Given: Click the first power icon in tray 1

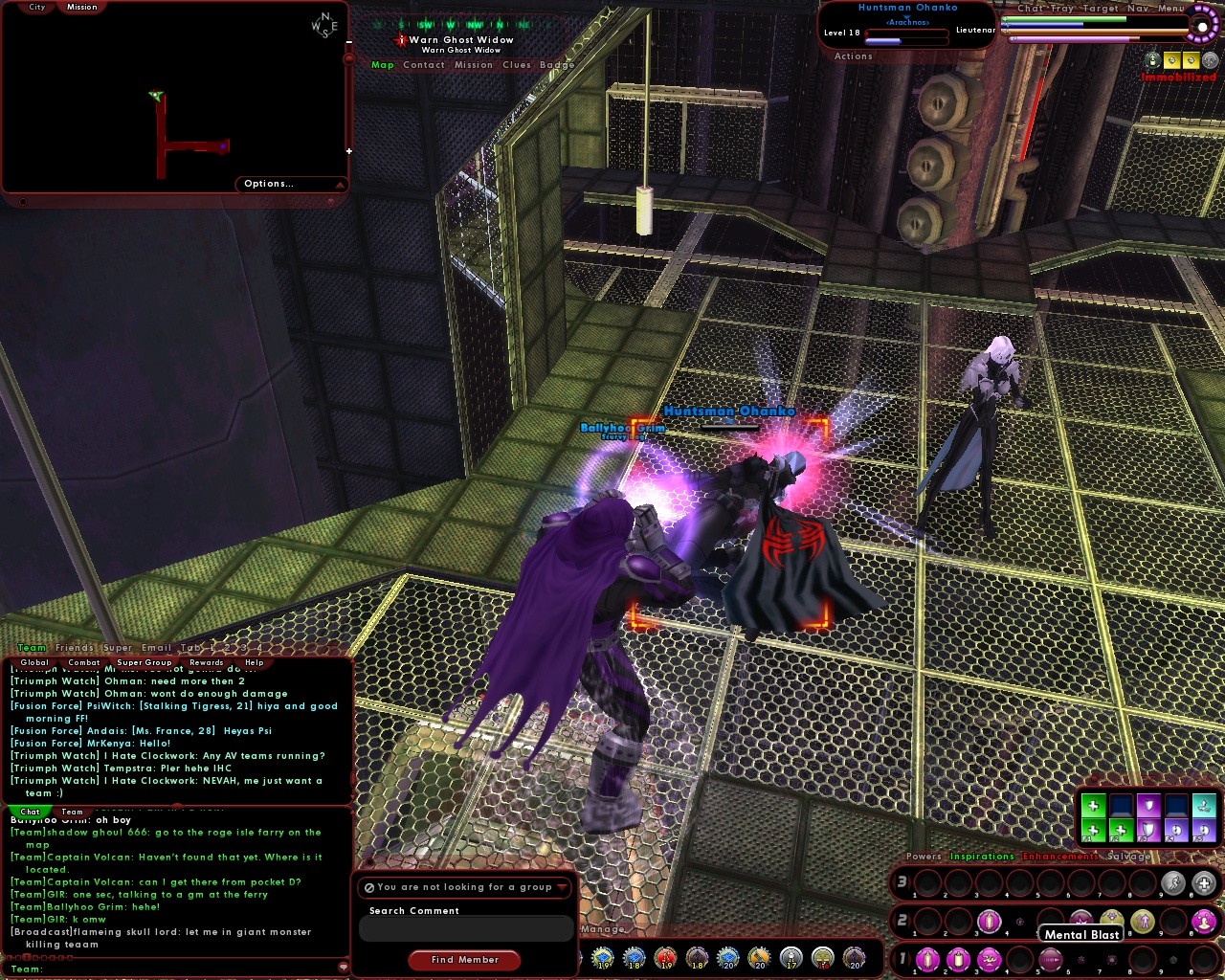Looking at the screenshot, I should pos(926,960).
